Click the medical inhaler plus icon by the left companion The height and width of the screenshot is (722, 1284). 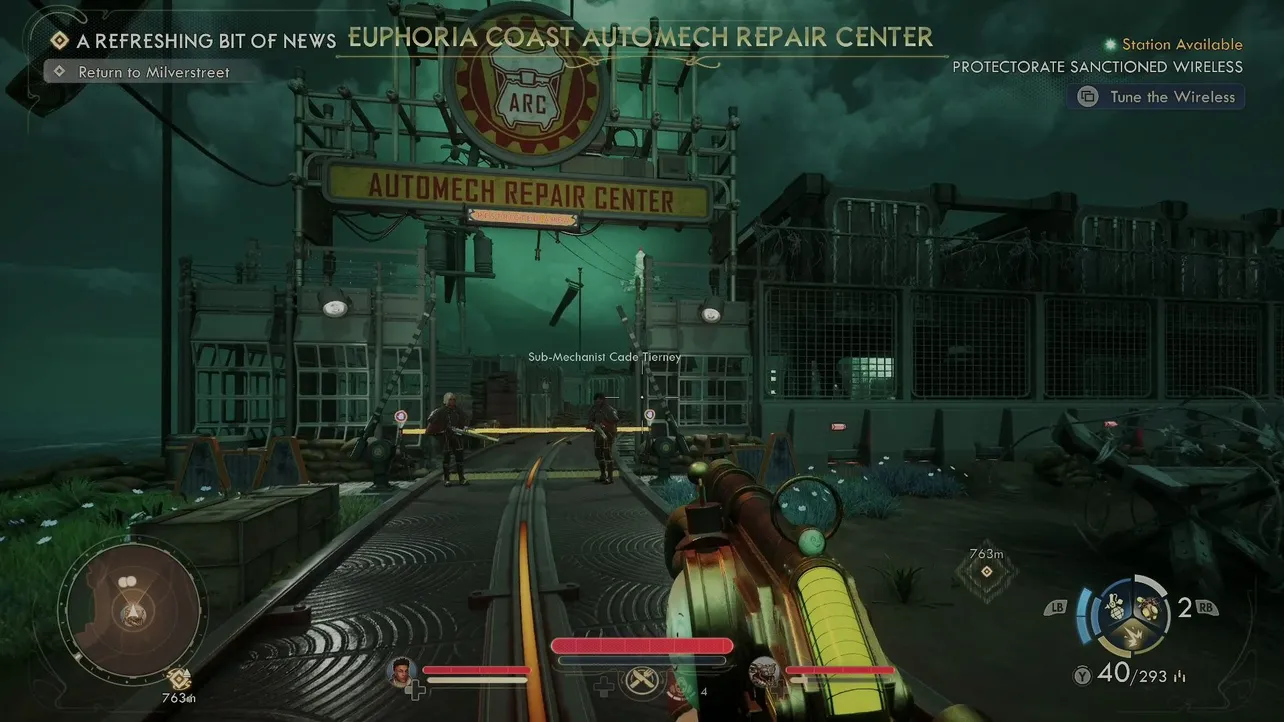pyautogui.click(x=415, y=689)
